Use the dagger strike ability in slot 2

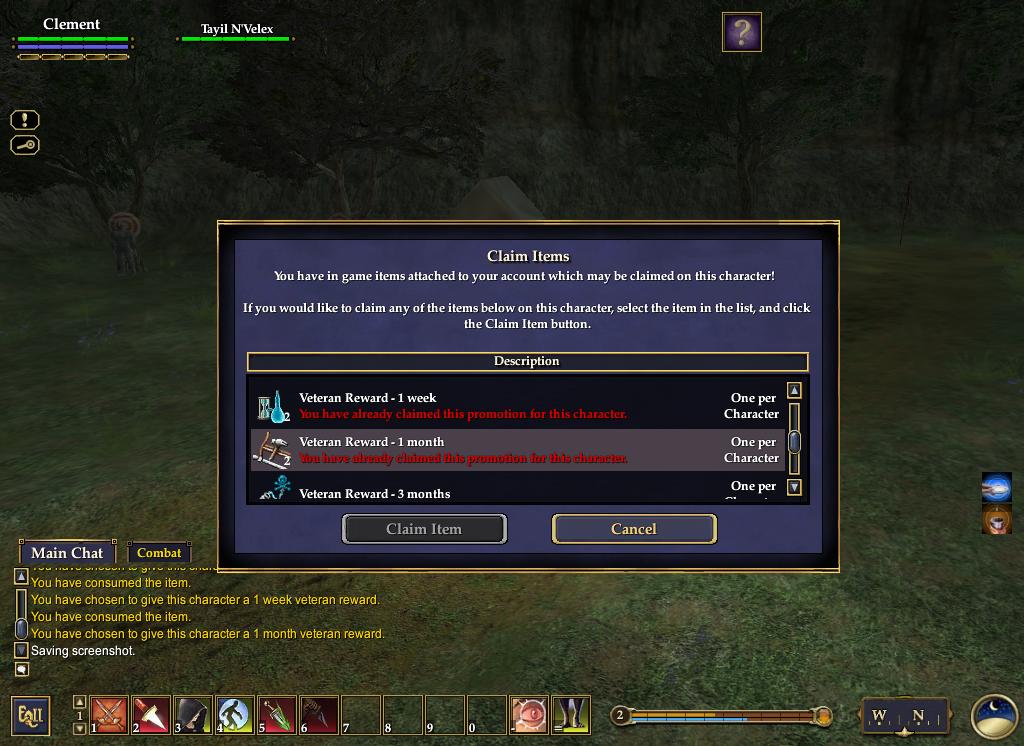coord(152,715)
